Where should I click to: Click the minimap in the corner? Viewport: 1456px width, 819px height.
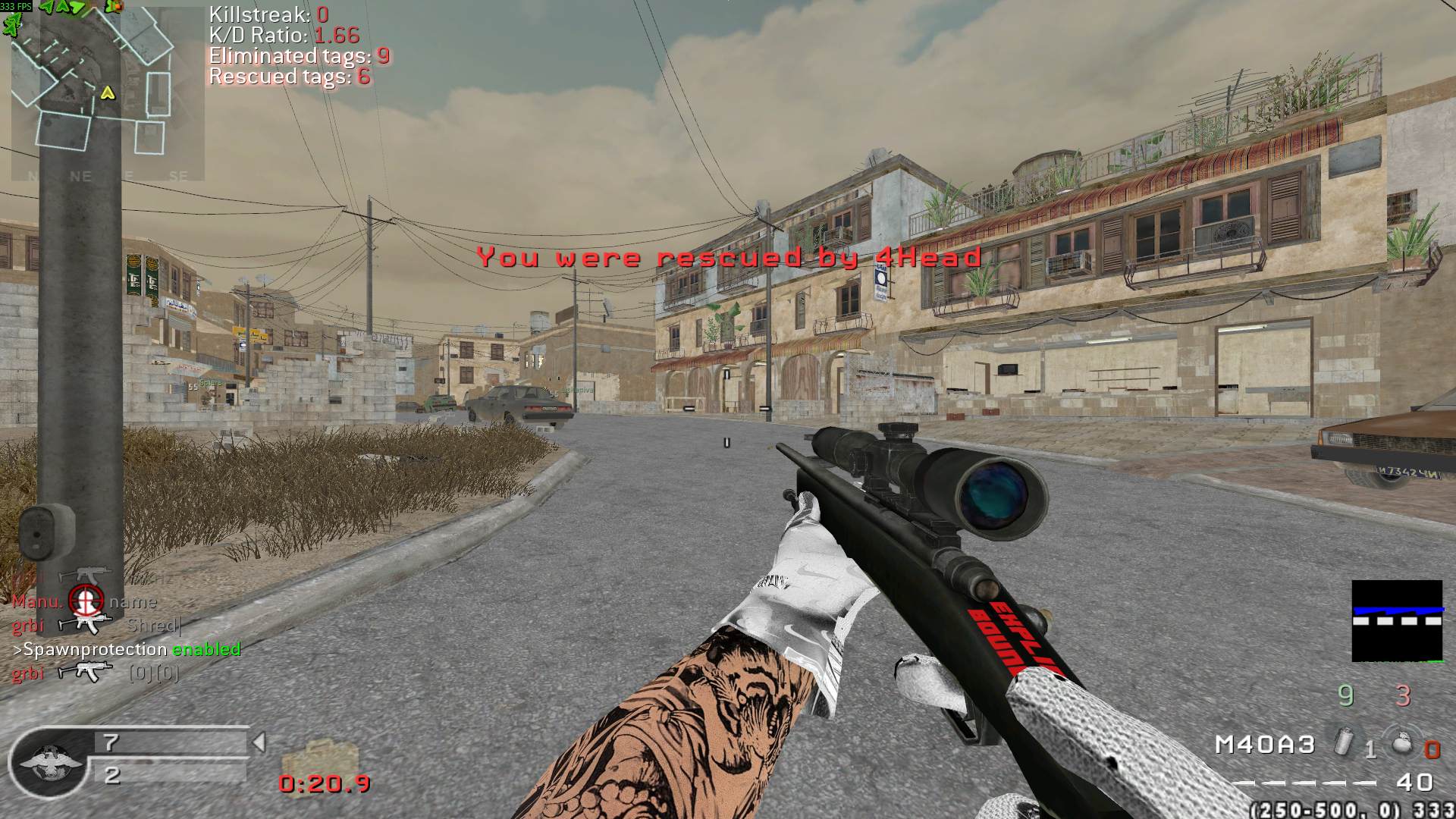pyautogui.click(x=106, y=91)
